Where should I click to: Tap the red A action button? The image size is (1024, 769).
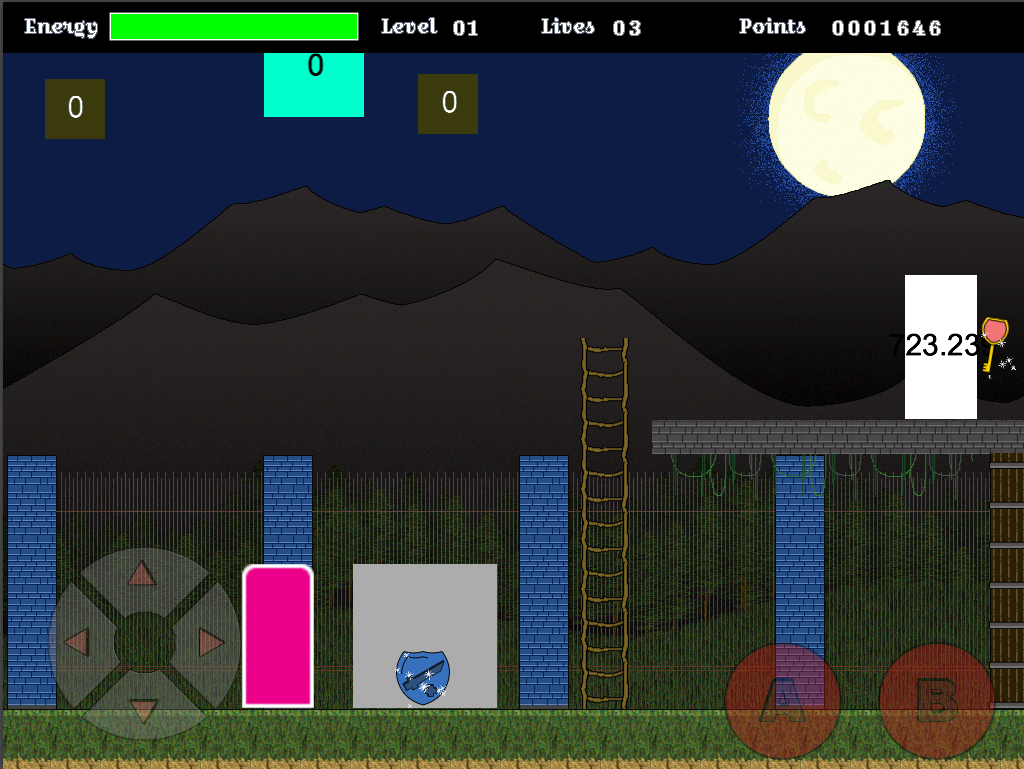click(x=783, y=700)
